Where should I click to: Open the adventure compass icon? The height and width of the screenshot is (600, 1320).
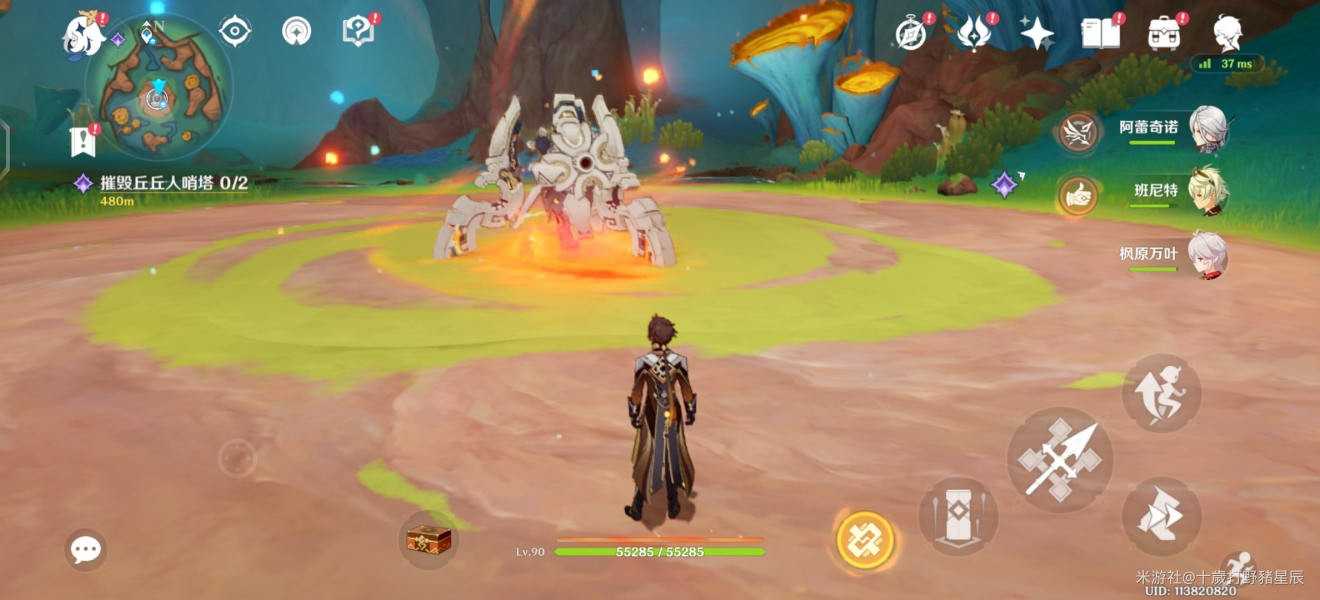tap(911, 34)
